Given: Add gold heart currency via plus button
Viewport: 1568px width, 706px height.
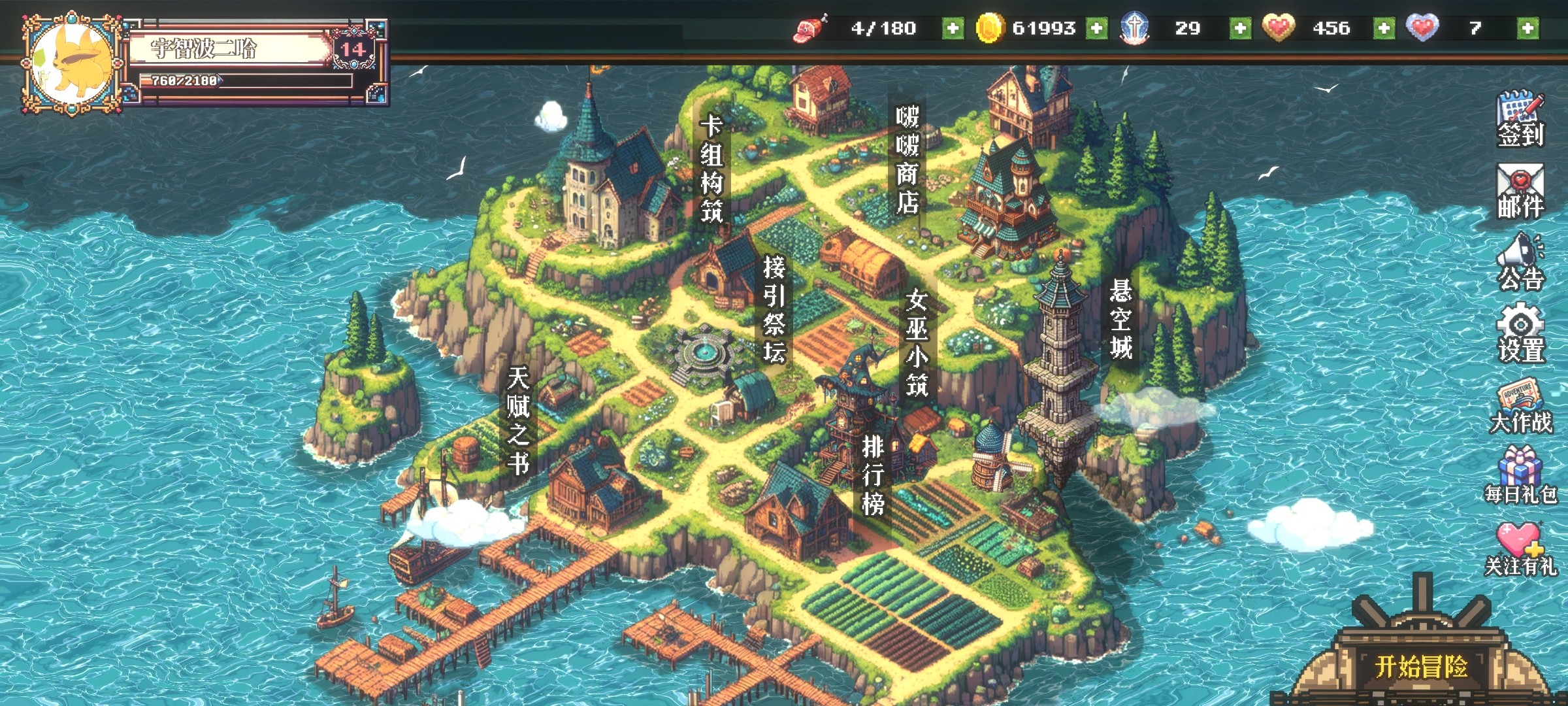Looking at the screenshot, I should (x=1384, y=28).
